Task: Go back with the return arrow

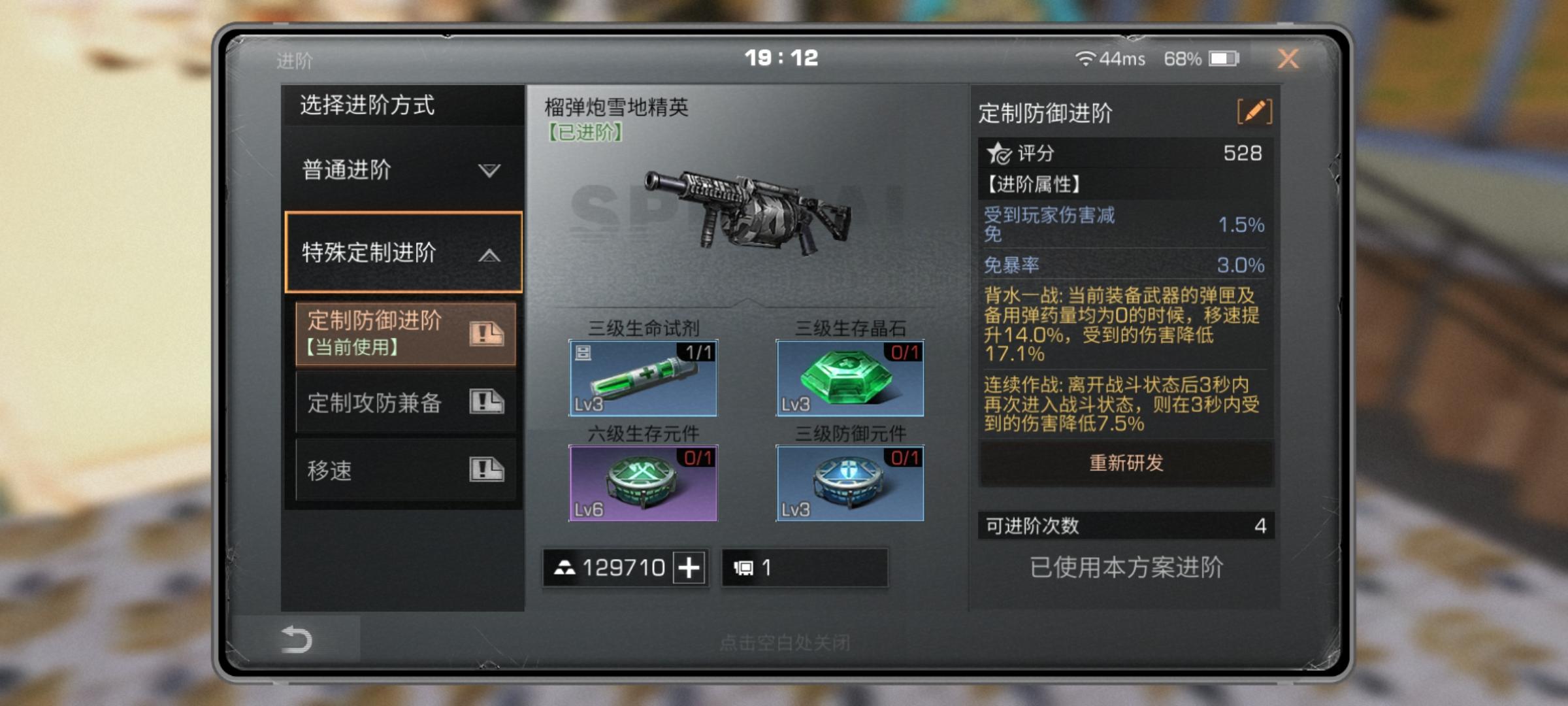Action: (296, 639)
